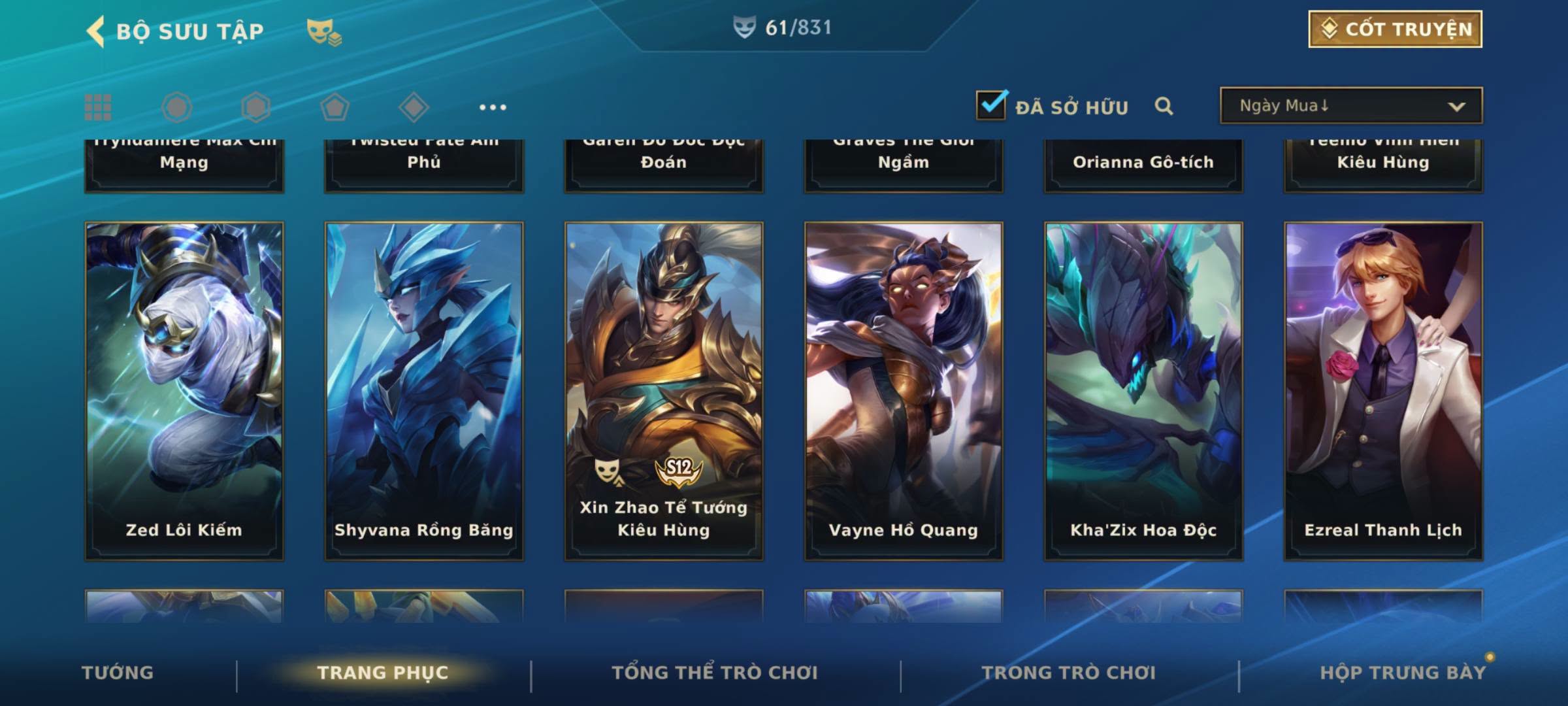Select the Vayne Hồ Quang skin
Image resolution: width=1568 pixels, height=706 pixels.
(x=904, y=391)
